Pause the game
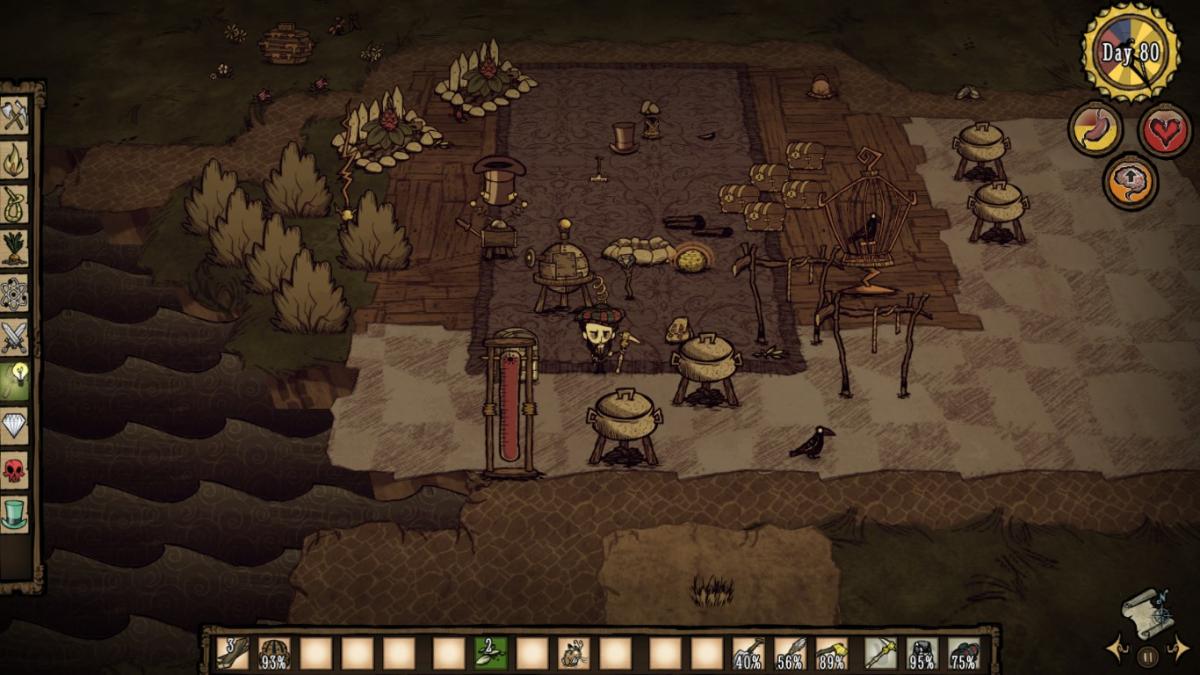This screenshot has height=675, width=1200. point(1147,656)
